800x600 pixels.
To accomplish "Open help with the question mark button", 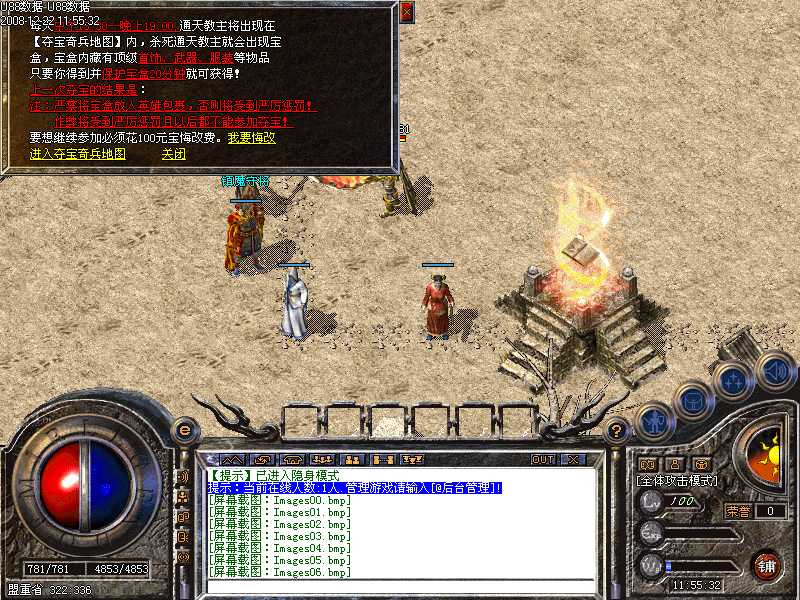I will coord(618,430).
